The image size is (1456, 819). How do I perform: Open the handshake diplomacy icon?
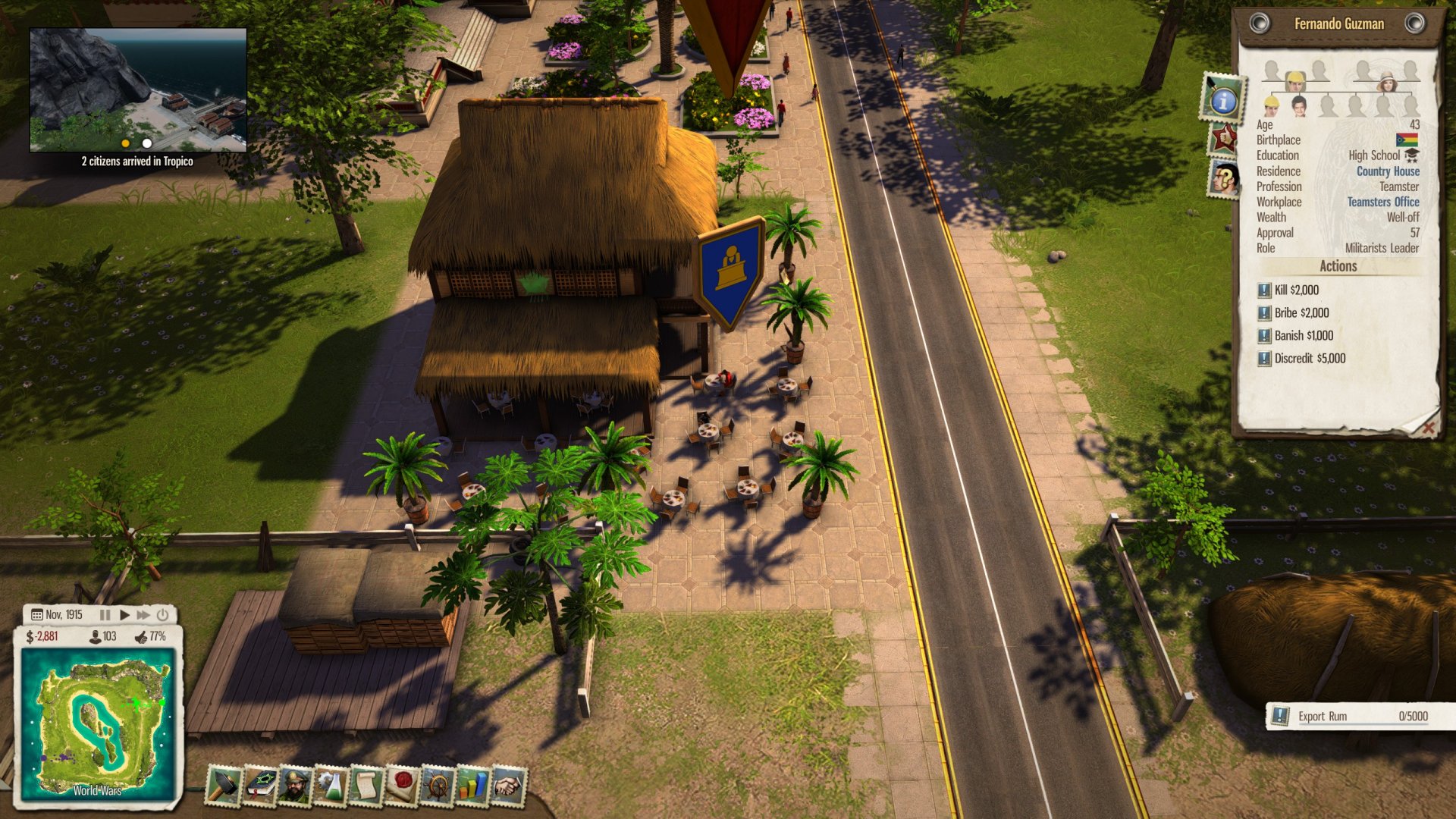tap(507, 786)
